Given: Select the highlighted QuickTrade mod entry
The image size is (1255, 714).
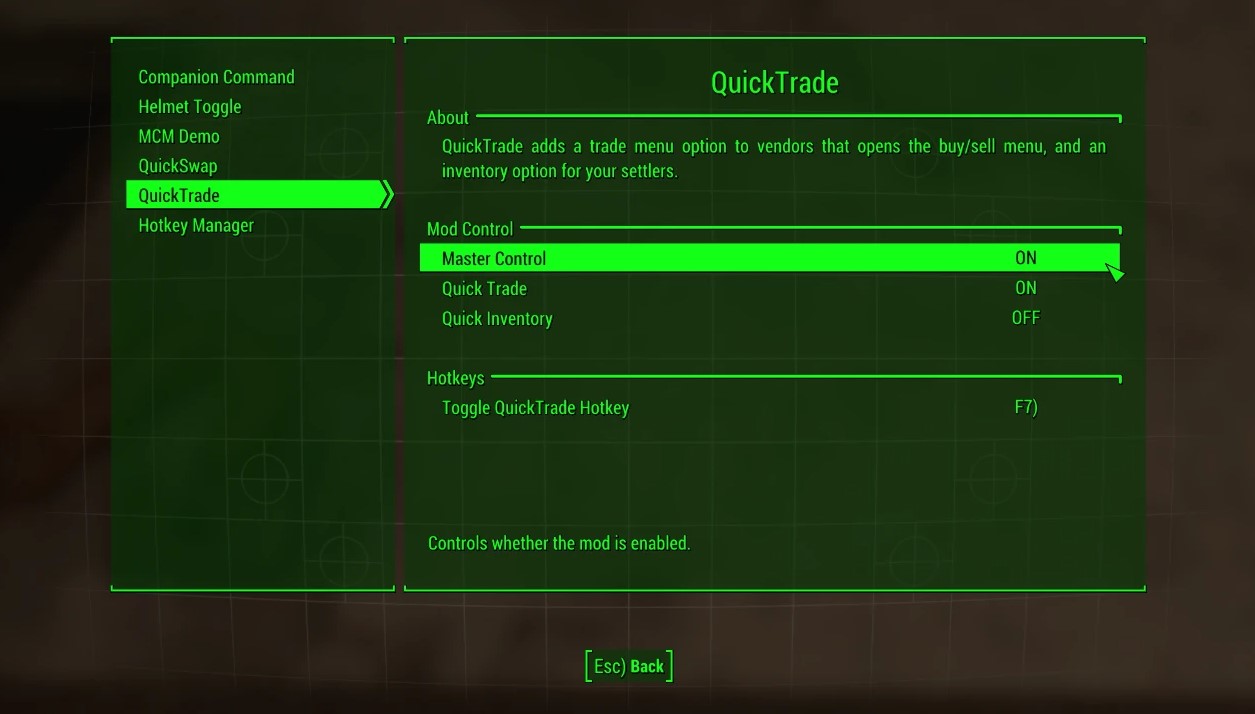Looking at the screenshot, I should pos(178,195).
